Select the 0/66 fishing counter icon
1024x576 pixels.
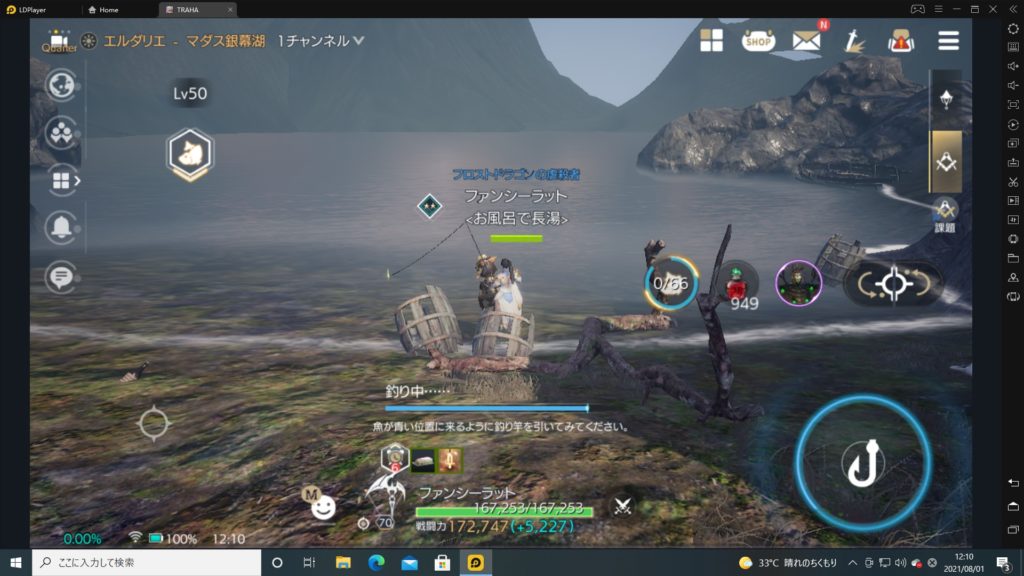[672, 283]
